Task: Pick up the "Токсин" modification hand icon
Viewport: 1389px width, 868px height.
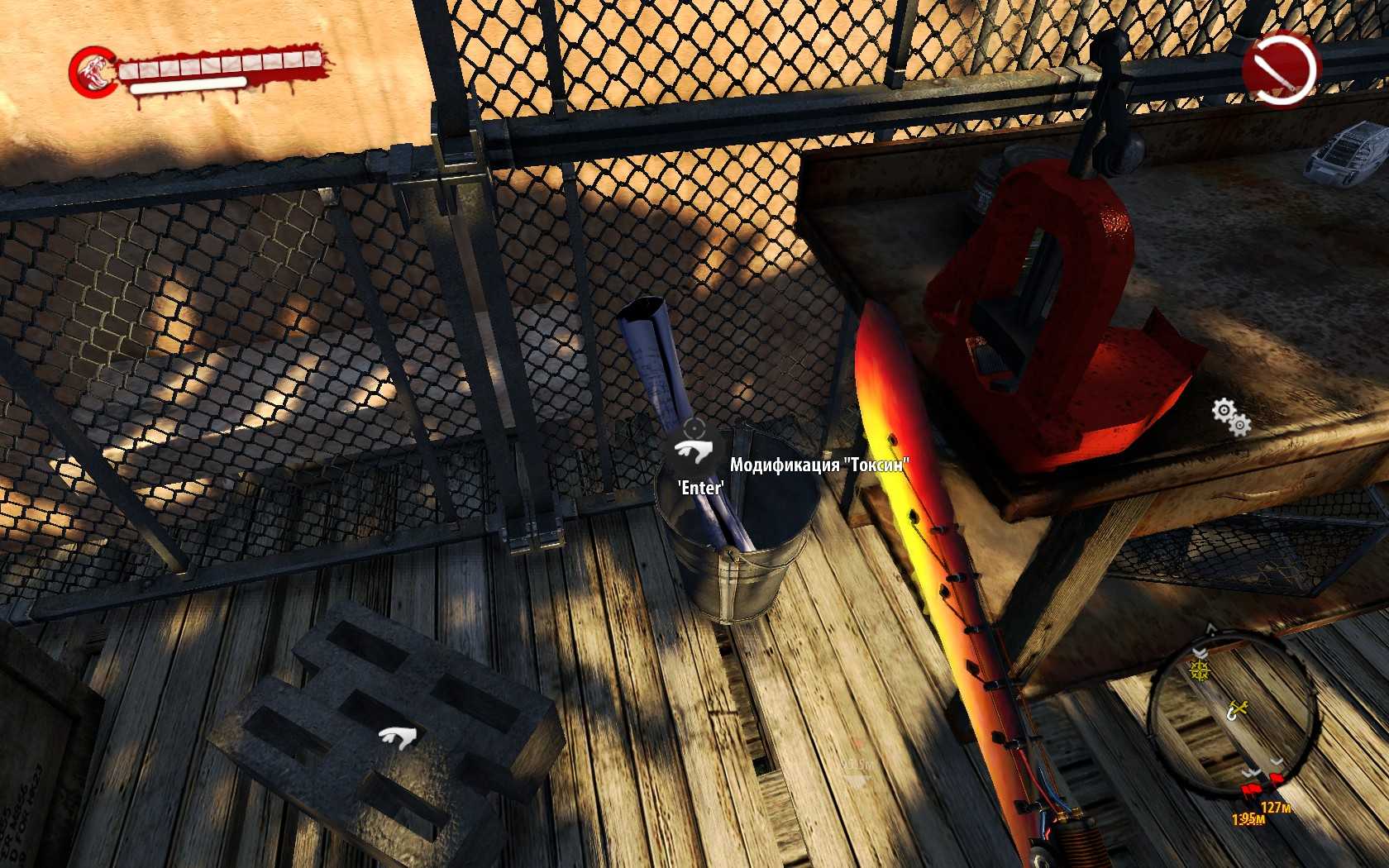Action: (693, 452)
